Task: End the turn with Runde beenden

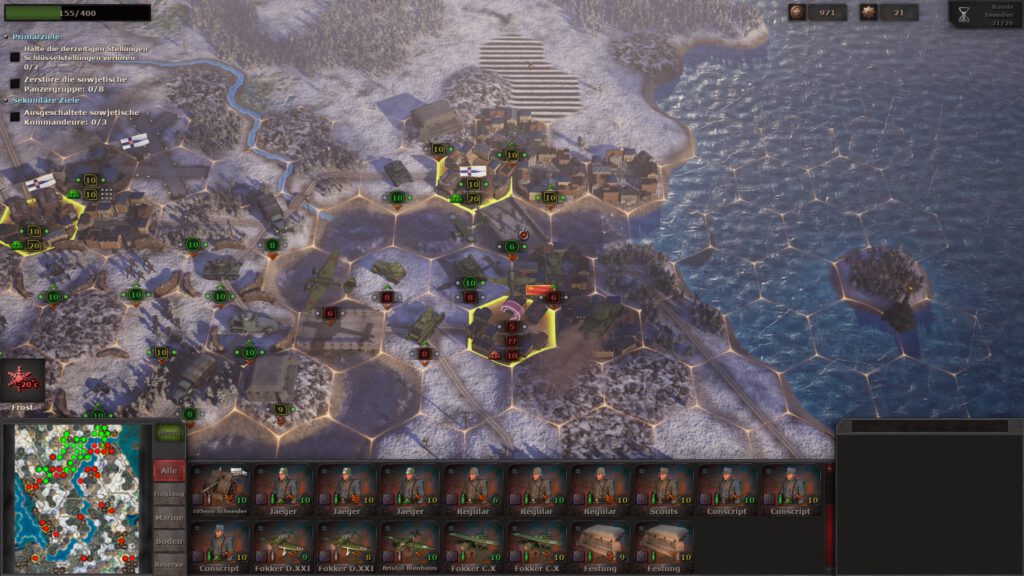Action: pos(986,14)
